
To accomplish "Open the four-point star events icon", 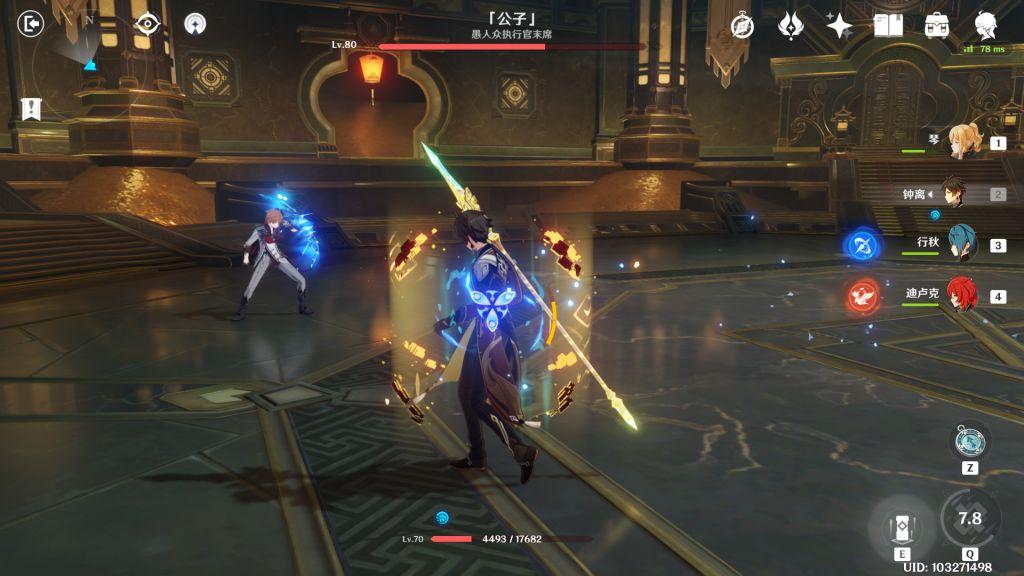I will (839, 26).
